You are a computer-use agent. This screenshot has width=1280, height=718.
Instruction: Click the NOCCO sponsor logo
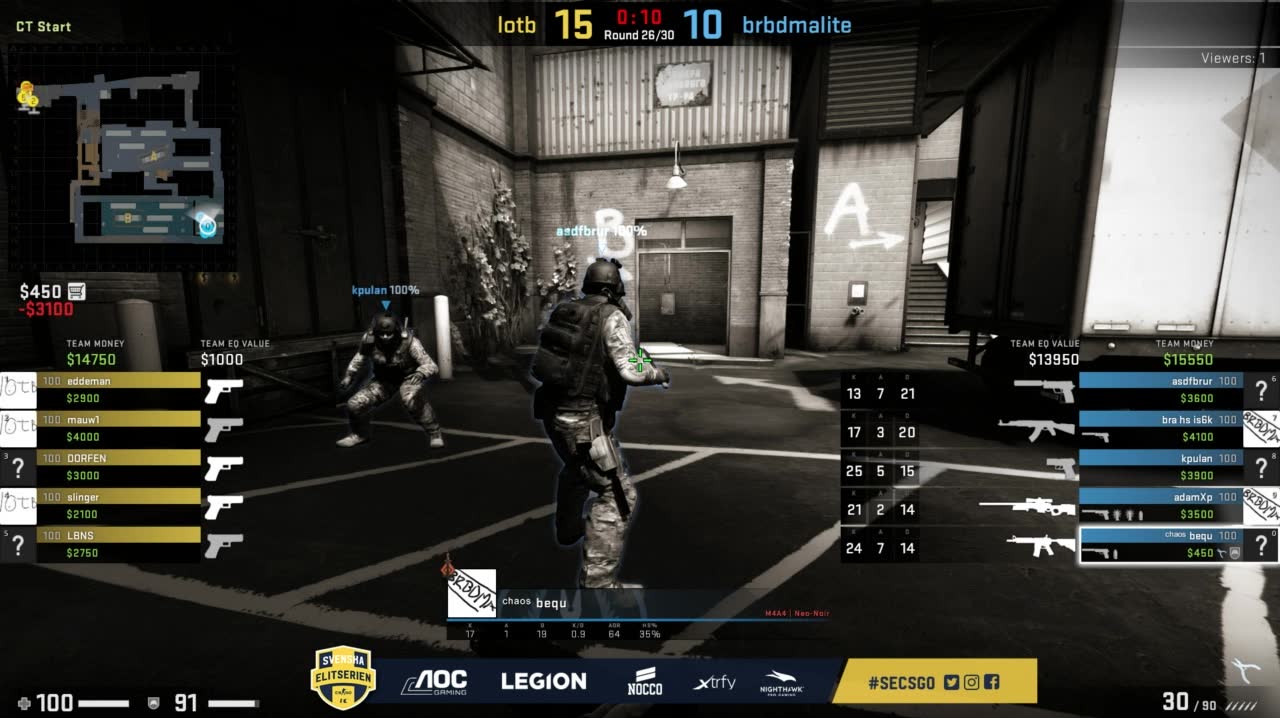point(645,681)
